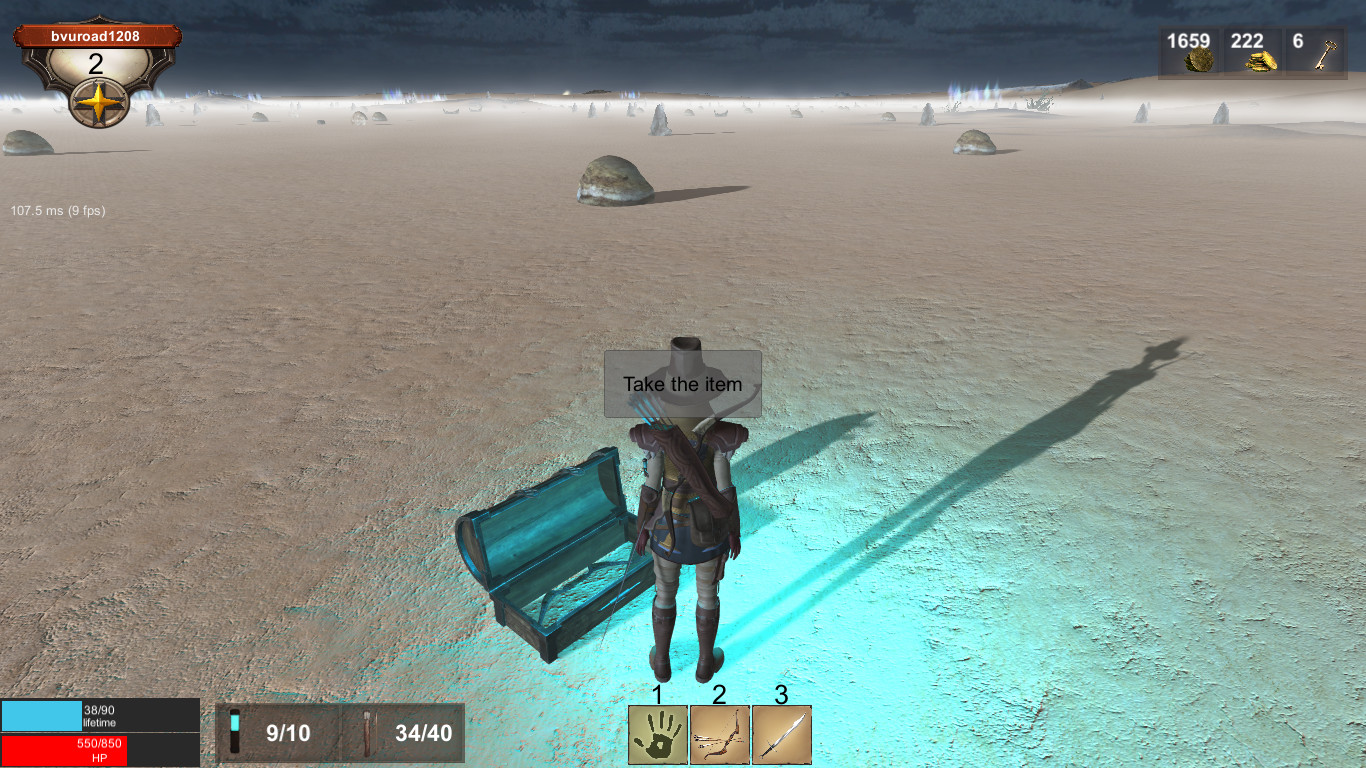The image size is (1366, 768).
Task: Click the potion flask icon showing 9/10
Action: [x=237, y=731]
